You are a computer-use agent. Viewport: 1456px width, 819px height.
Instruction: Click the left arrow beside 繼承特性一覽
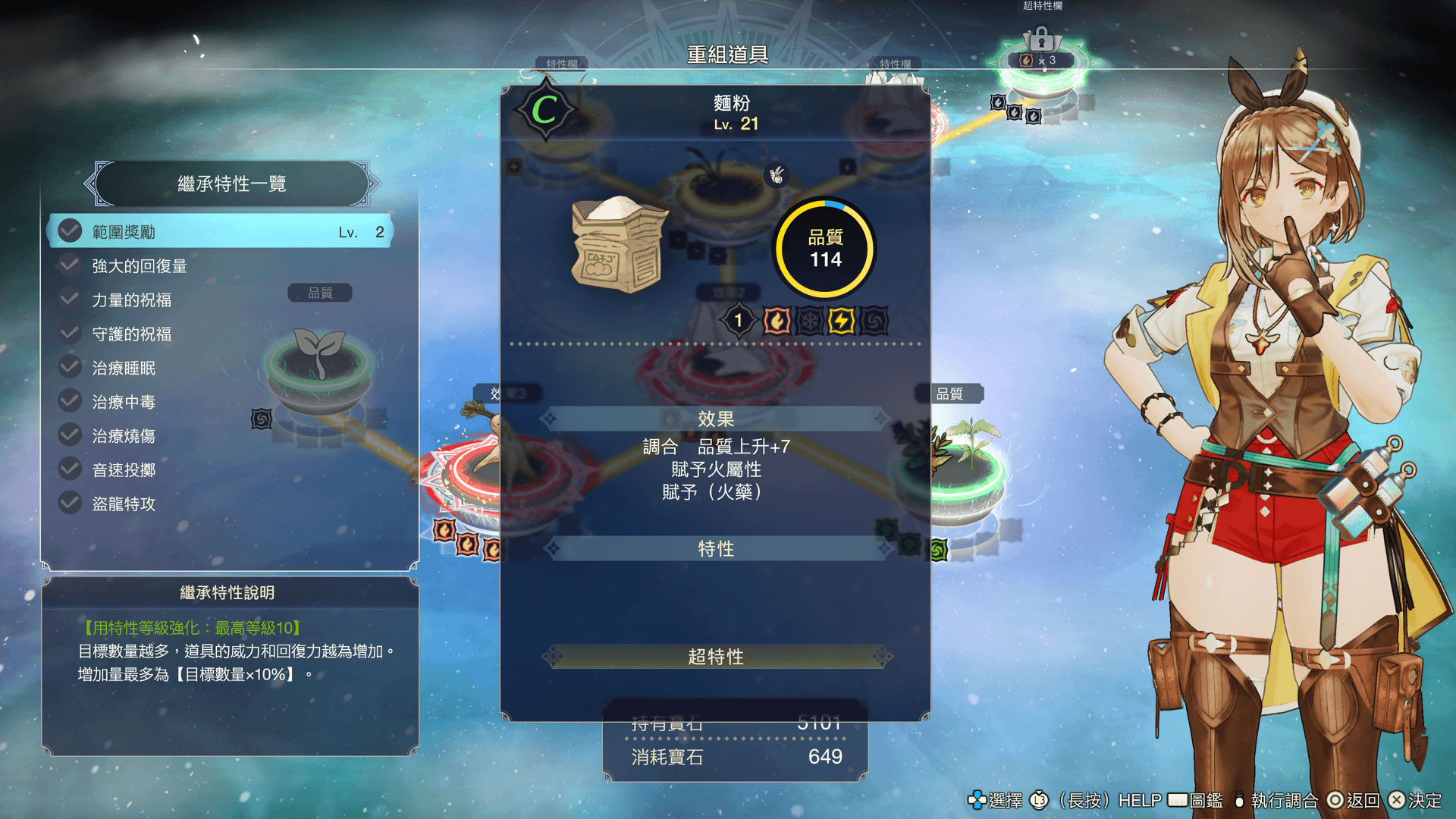tap(91, 184)
